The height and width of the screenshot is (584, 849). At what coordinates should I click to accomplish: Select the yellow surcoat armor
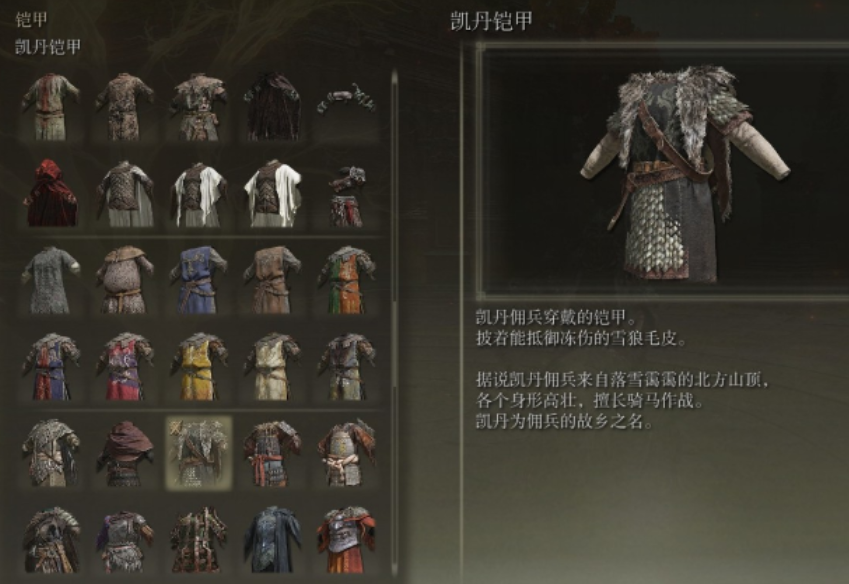[x=198, y=366]
